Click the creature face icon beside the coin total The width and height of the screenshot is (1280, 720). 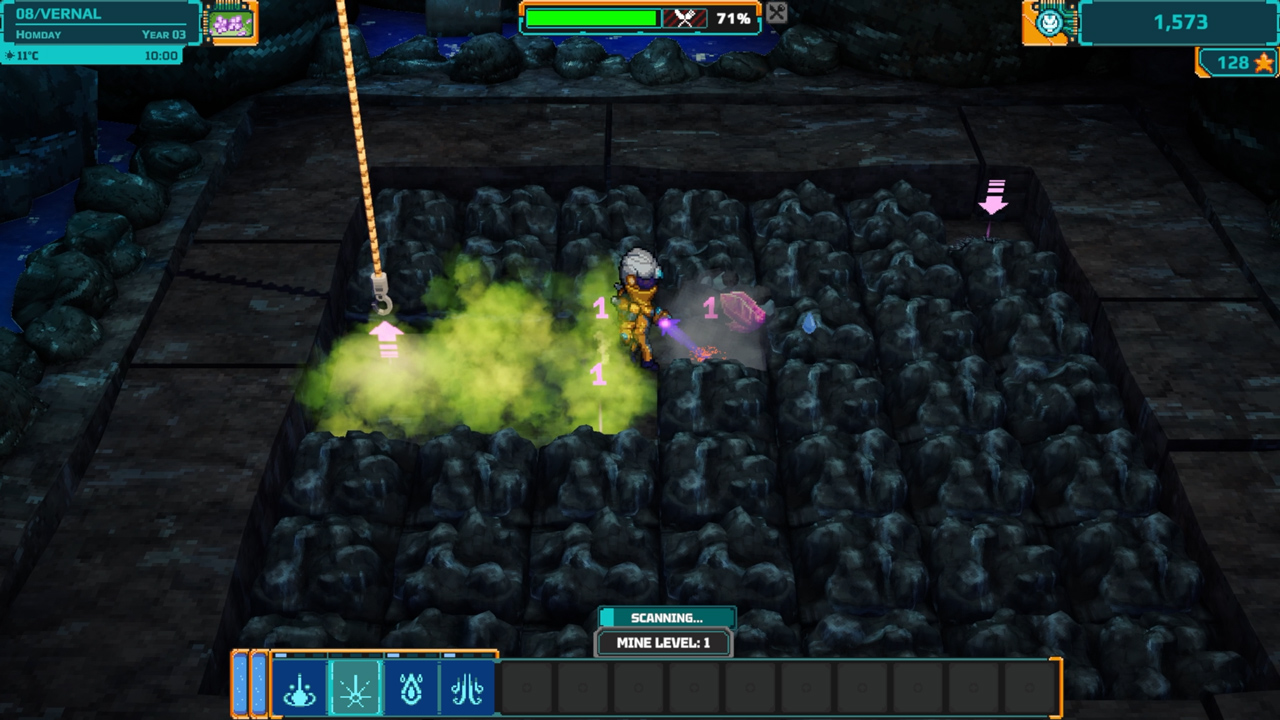tap(1048, 21)
